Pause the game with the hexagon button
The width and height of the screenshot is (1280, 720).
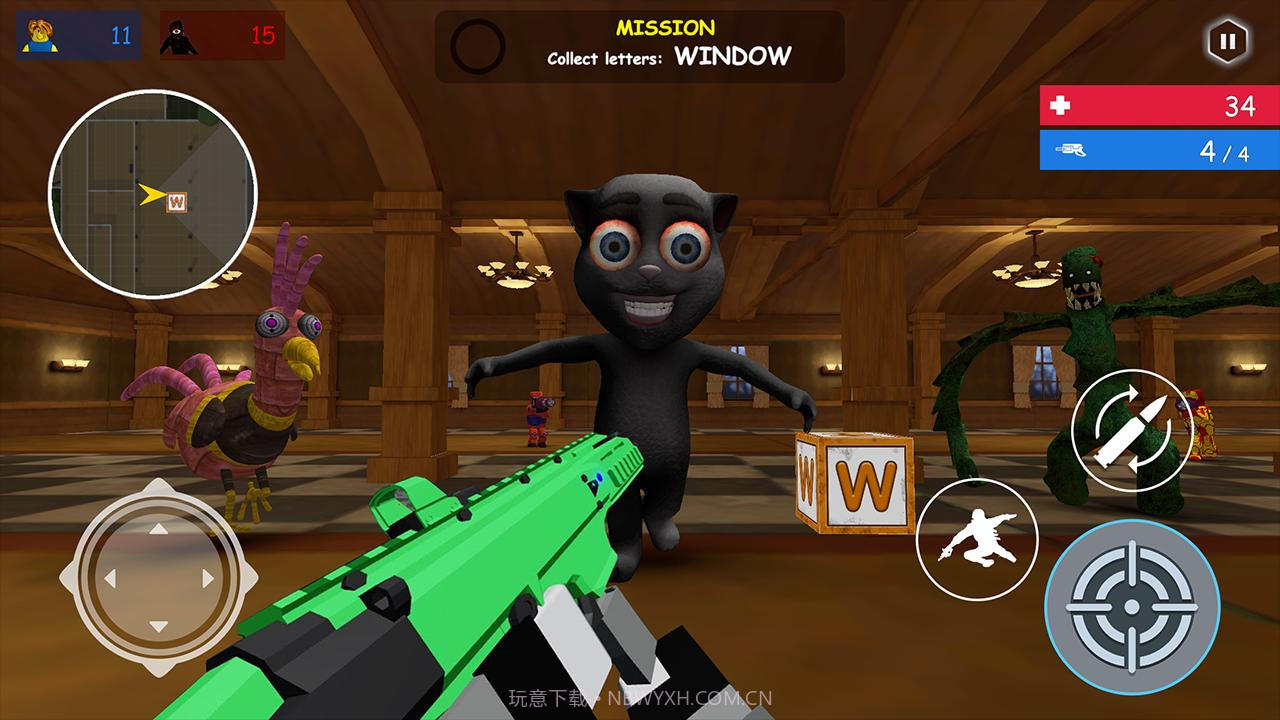[1227, 42]
